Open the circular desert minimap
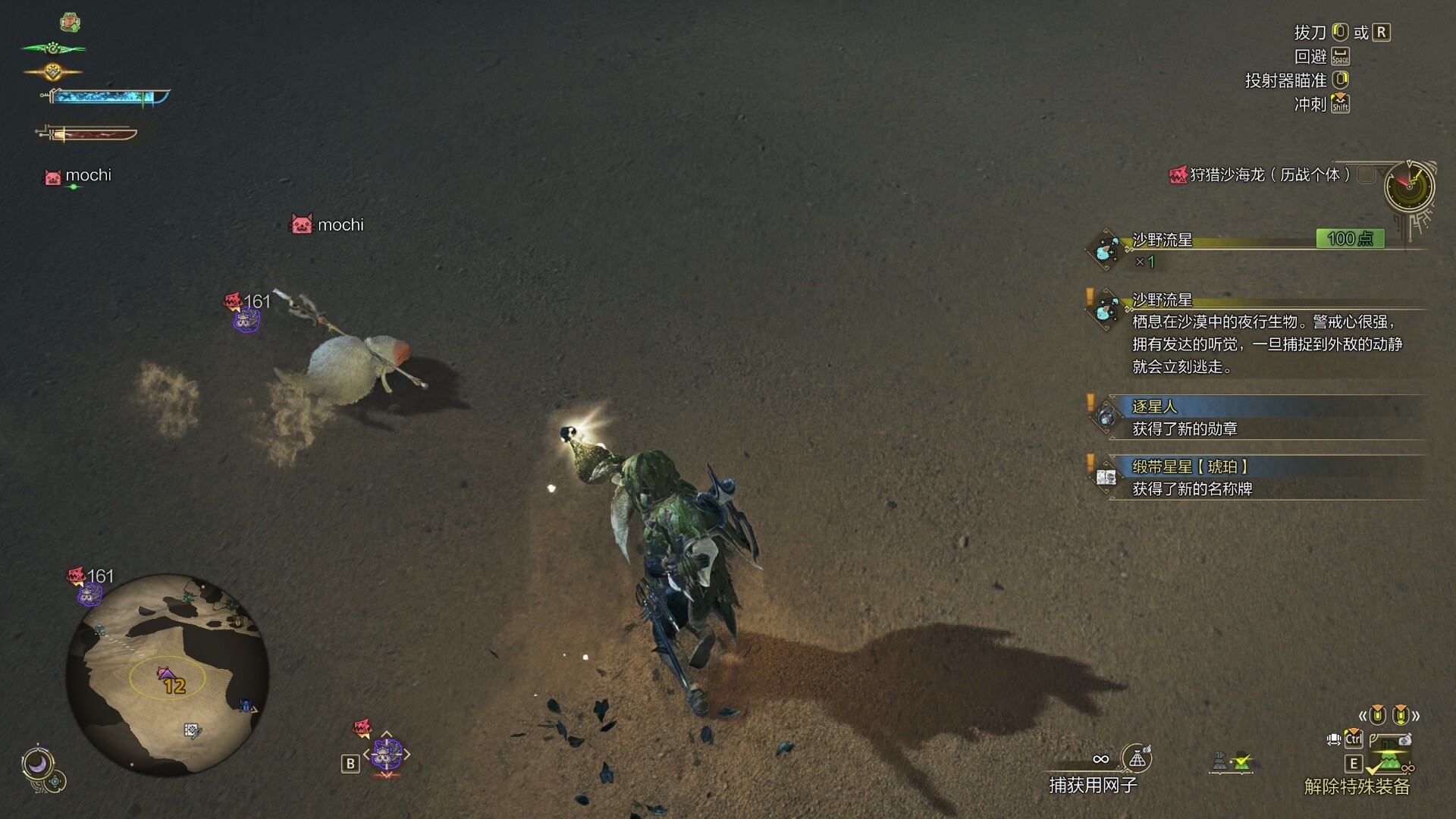1456x819 pixels. tap(168, 674)
